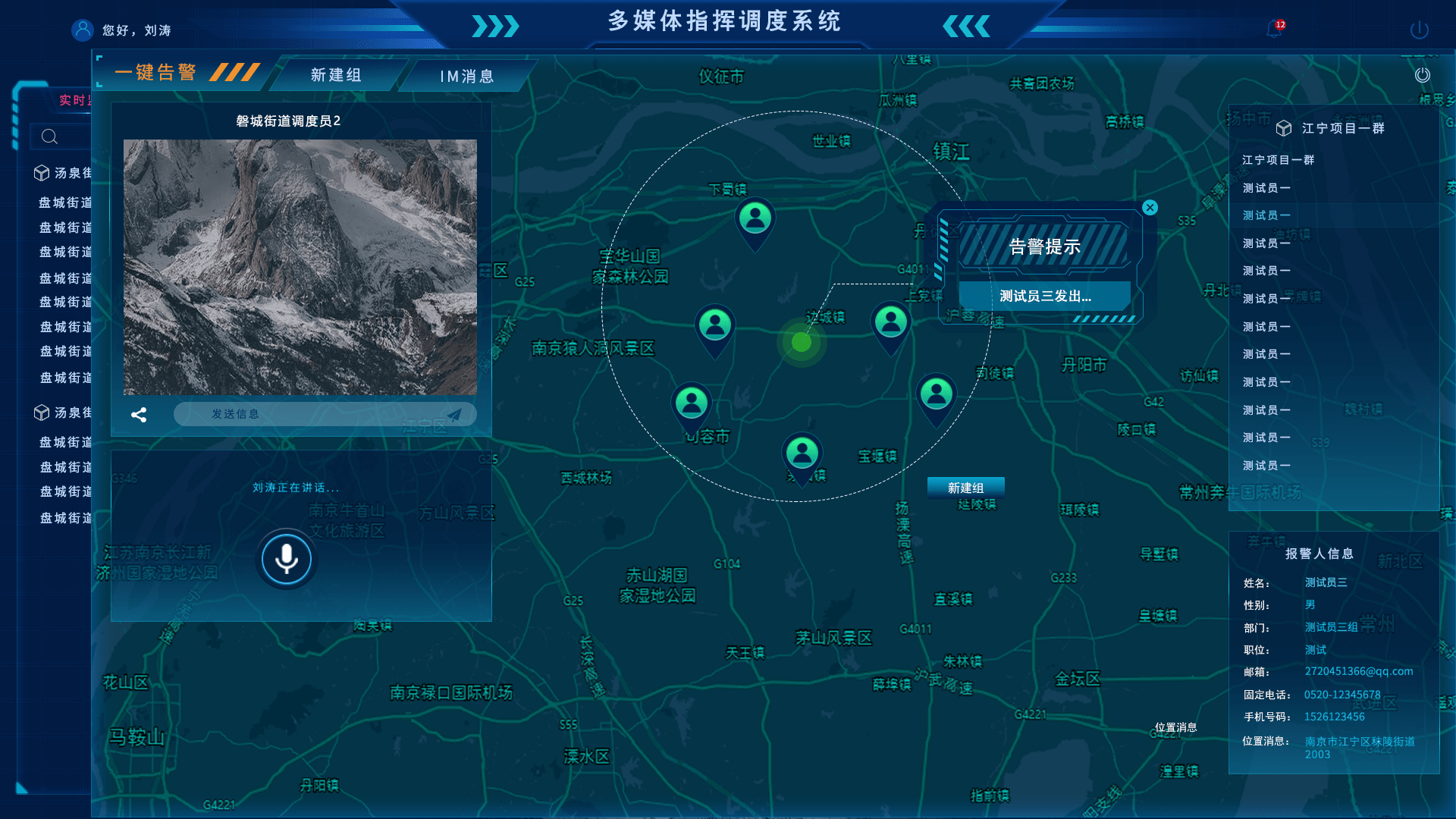This screenshot has width=1456, height=819.
Task: Click the cube icon beside 江宁项目一群 header
Action: pos(1283,128)
